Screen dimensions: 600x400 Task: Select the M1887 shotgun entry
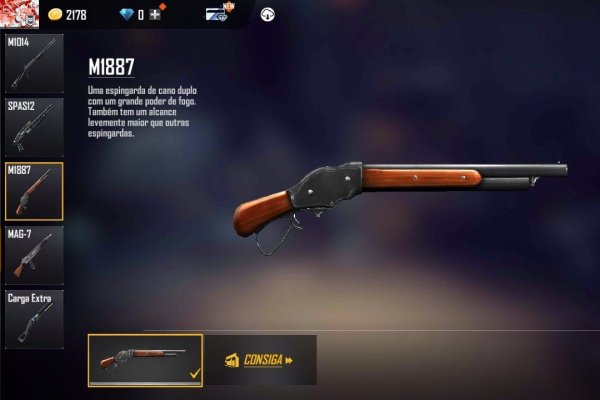(33, 190)
